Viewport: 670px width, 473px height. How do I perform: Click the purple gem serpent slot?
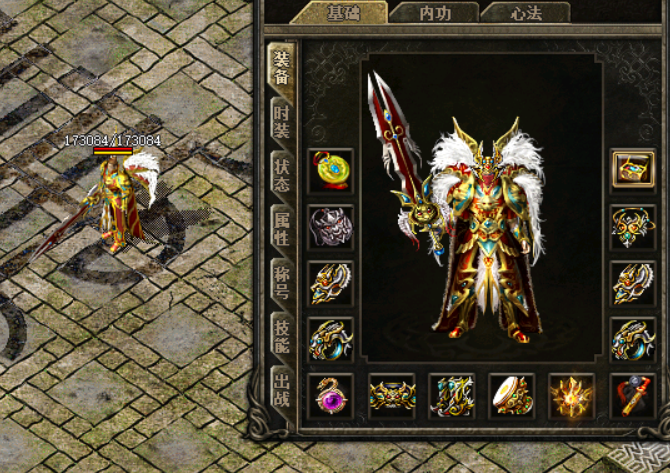(331, 395)
